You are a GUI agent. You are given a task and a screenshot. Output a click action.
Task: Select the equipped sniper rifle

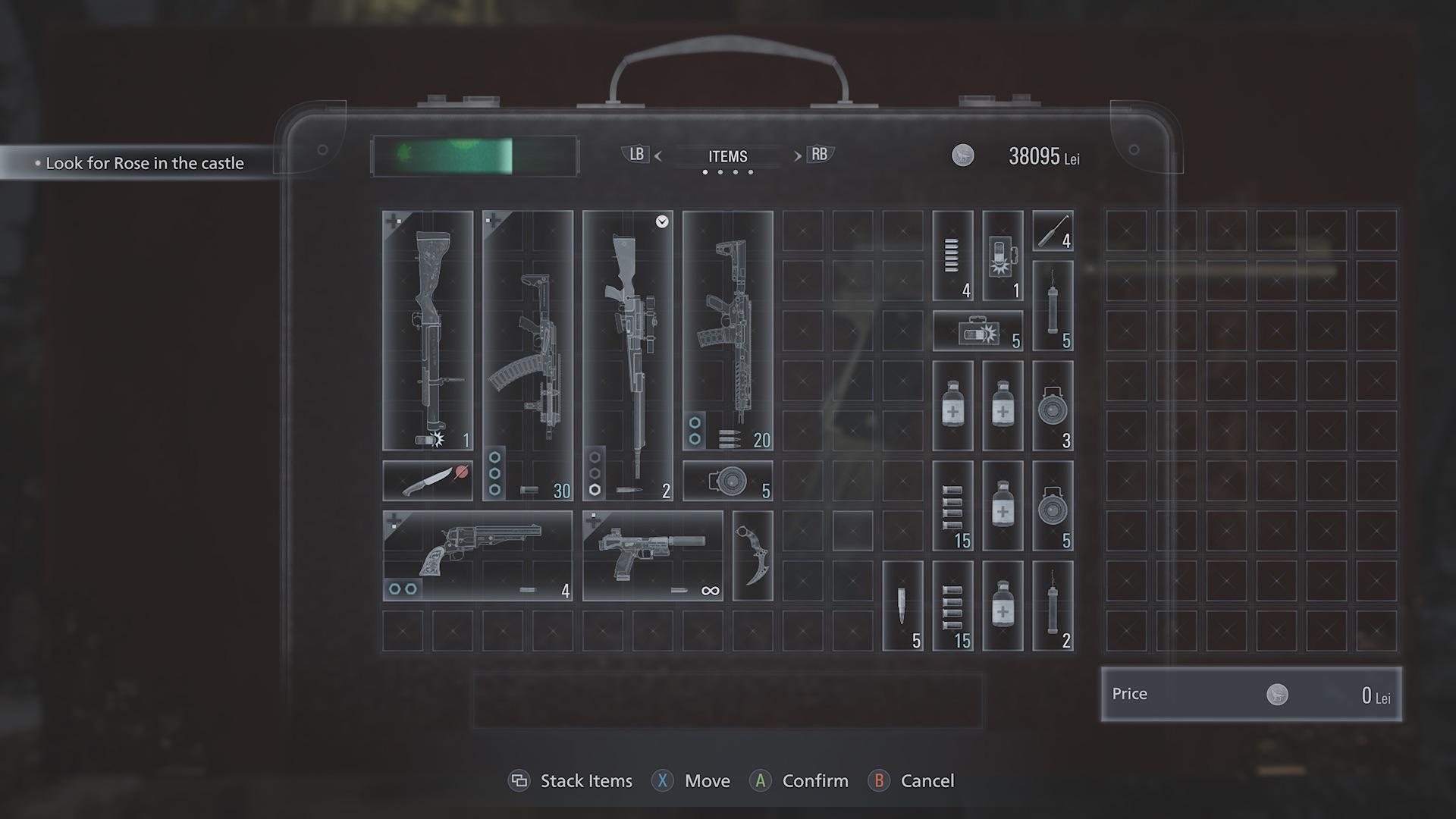(x=628, y=355)
